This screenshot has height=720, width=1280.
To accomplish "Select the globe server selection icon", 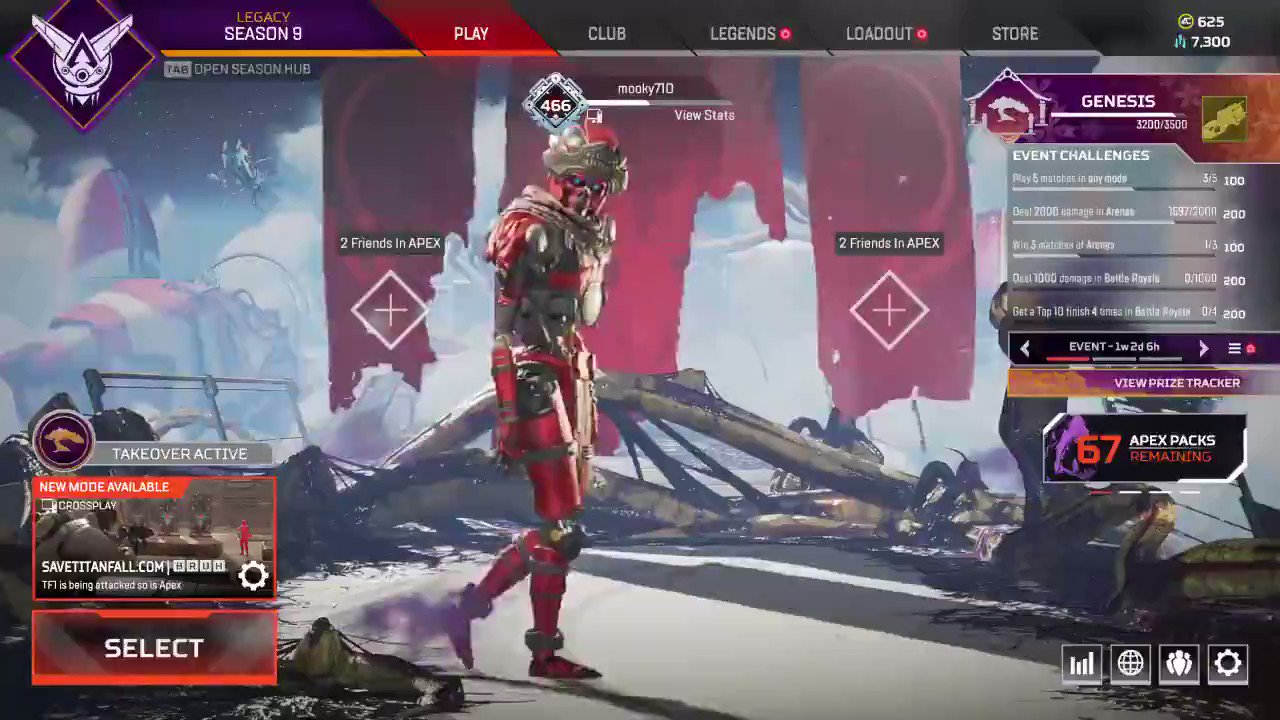I will pos(1130,663).
